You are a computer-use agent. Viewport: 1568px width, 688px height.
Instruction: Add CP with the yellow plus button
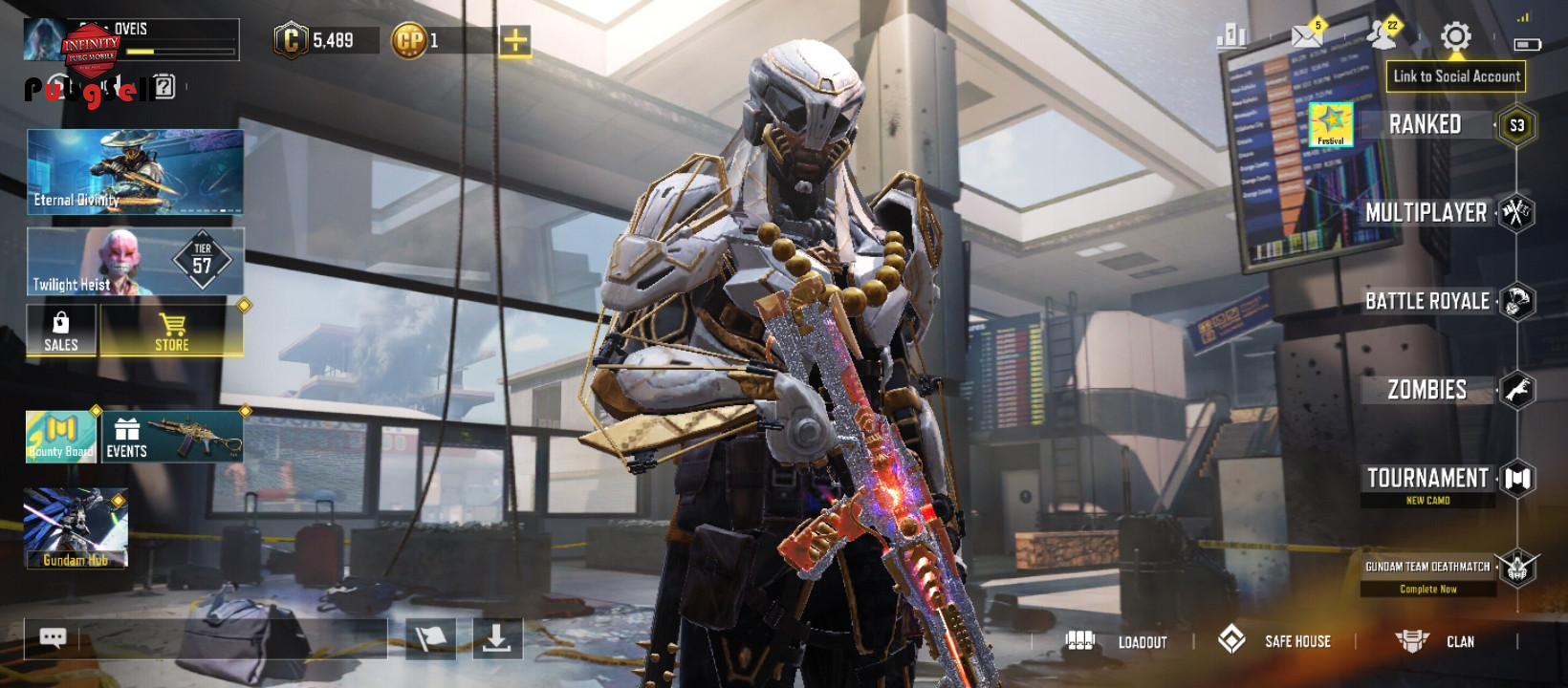[x=514, y=40]
